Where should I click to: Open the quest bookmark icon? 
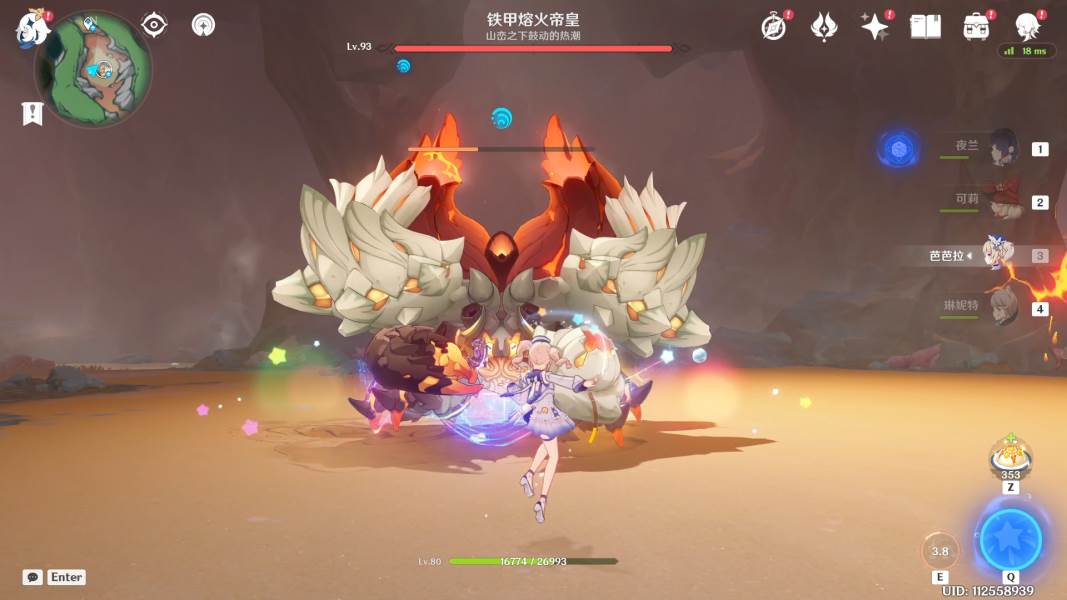32,113
